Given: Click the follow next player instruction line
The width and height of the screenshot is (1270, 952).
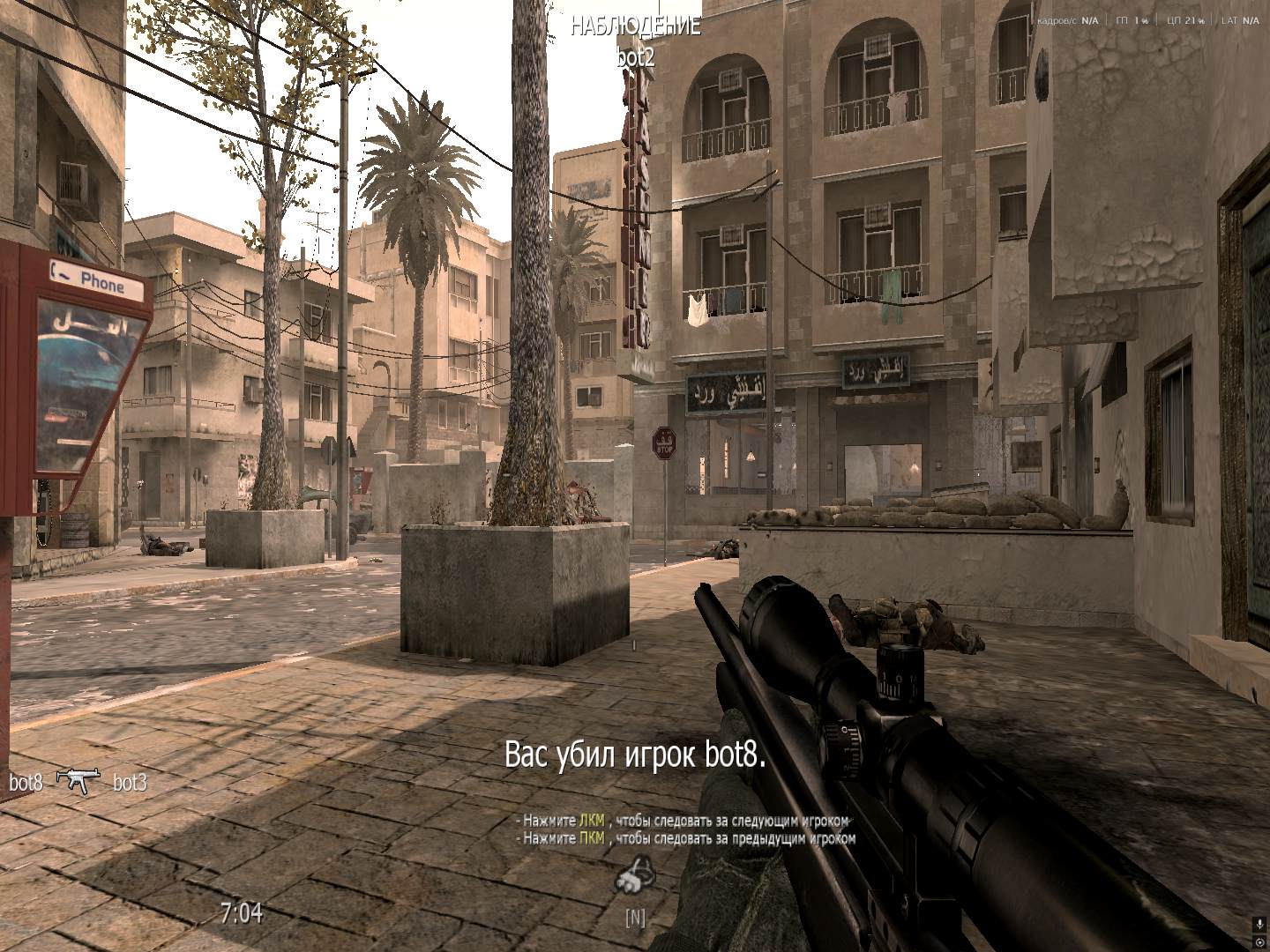Looking at the screenshot, I should point(684,820).
